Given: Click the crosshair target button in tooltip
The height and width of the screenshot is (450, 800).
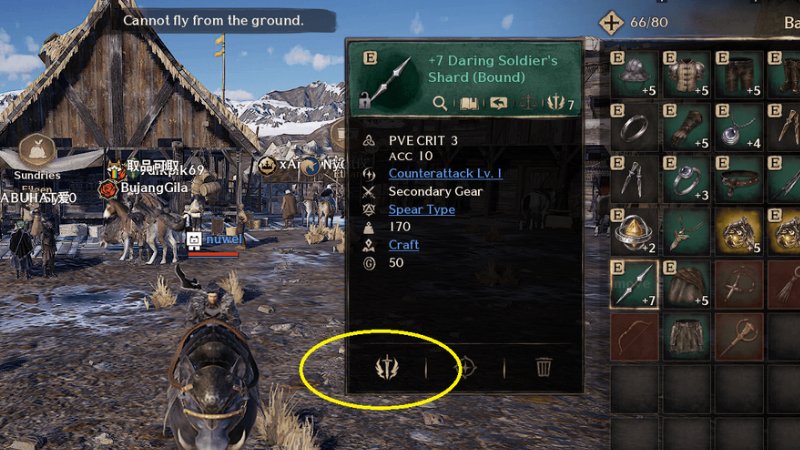Looking at the screenshot, I should [464, 367].
